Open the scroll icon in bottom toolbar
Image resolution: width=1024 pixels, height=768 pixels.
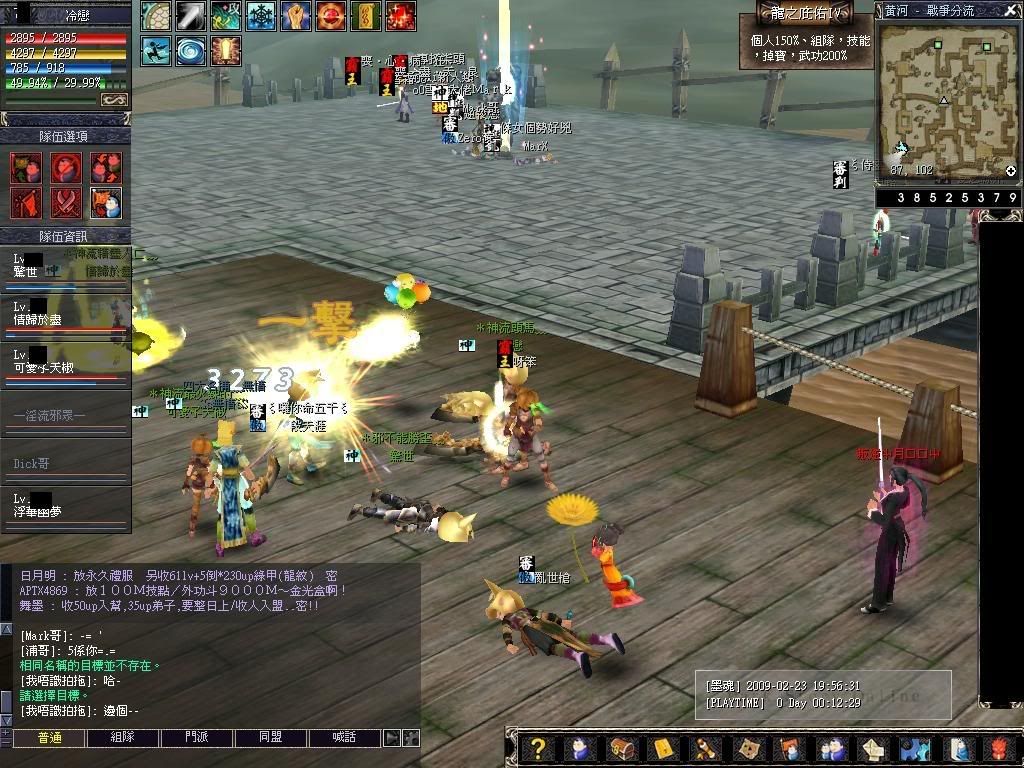pos(703,749)
